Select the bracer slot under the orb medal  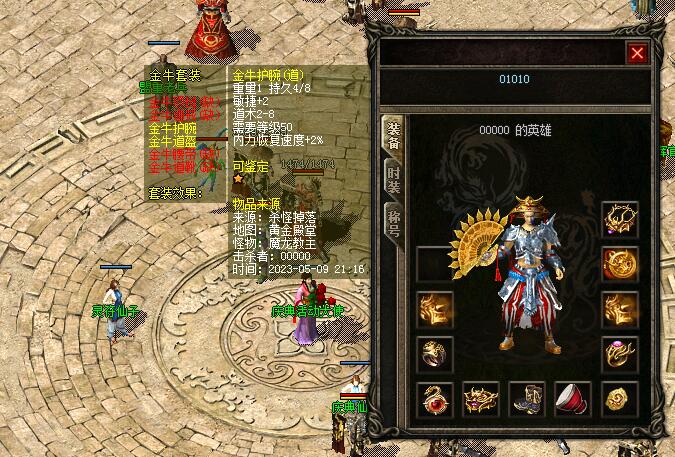620,309
